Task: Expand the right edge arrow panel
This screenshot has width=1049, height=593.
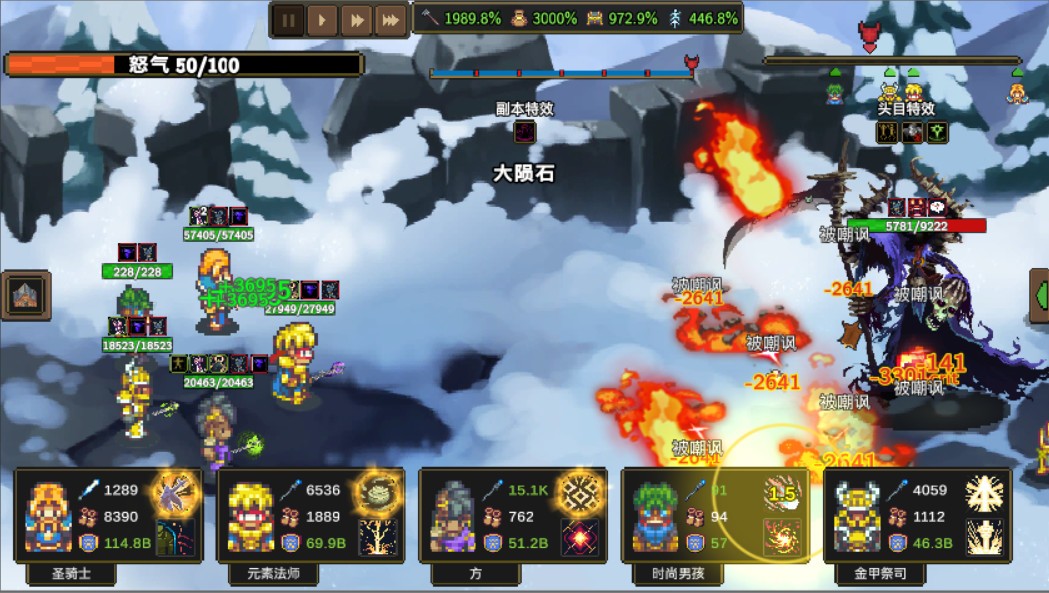Action: click(x=1039, y=297)
